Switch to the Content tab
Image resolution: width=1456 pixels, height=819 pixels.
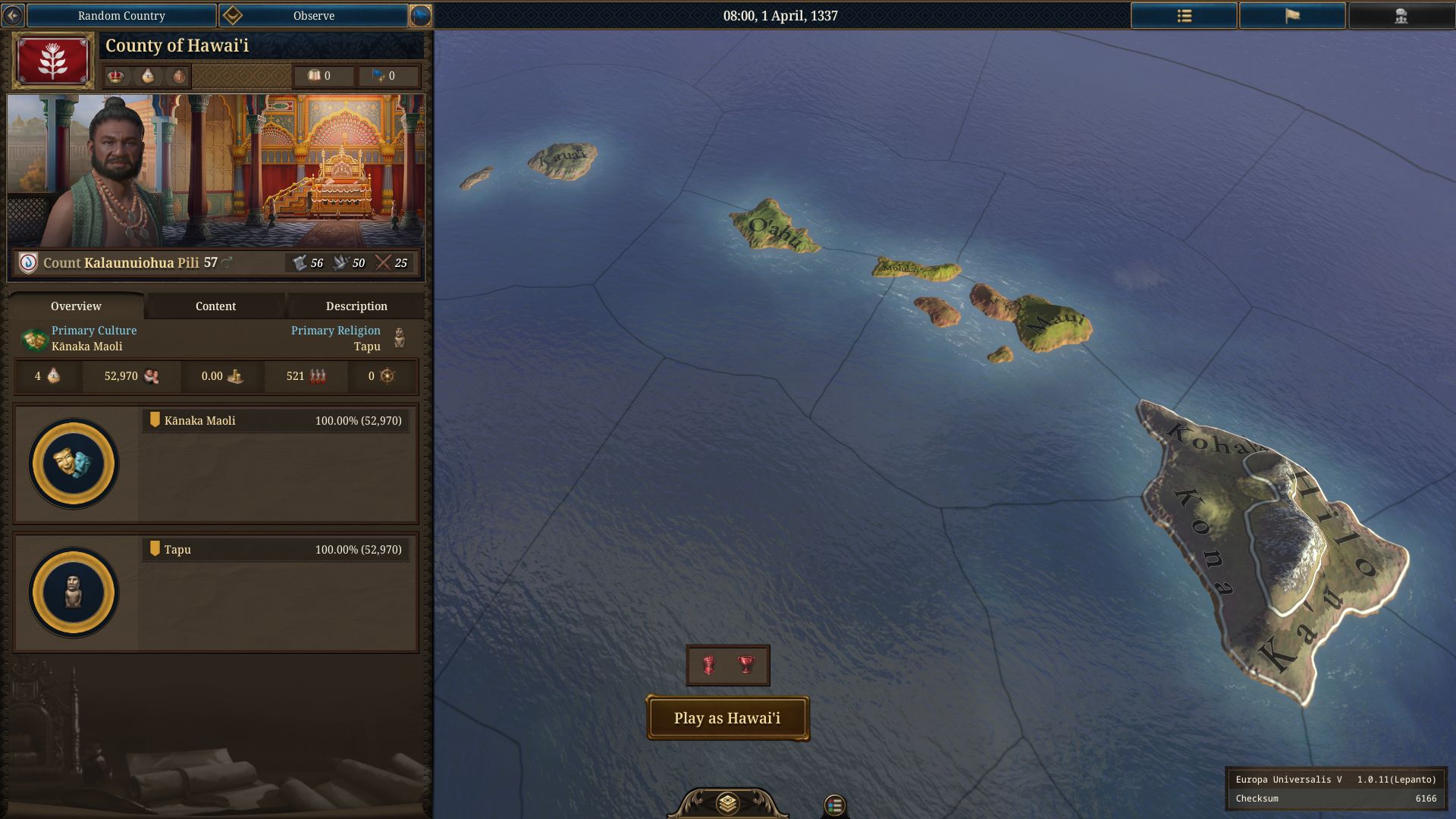(215, 306)
